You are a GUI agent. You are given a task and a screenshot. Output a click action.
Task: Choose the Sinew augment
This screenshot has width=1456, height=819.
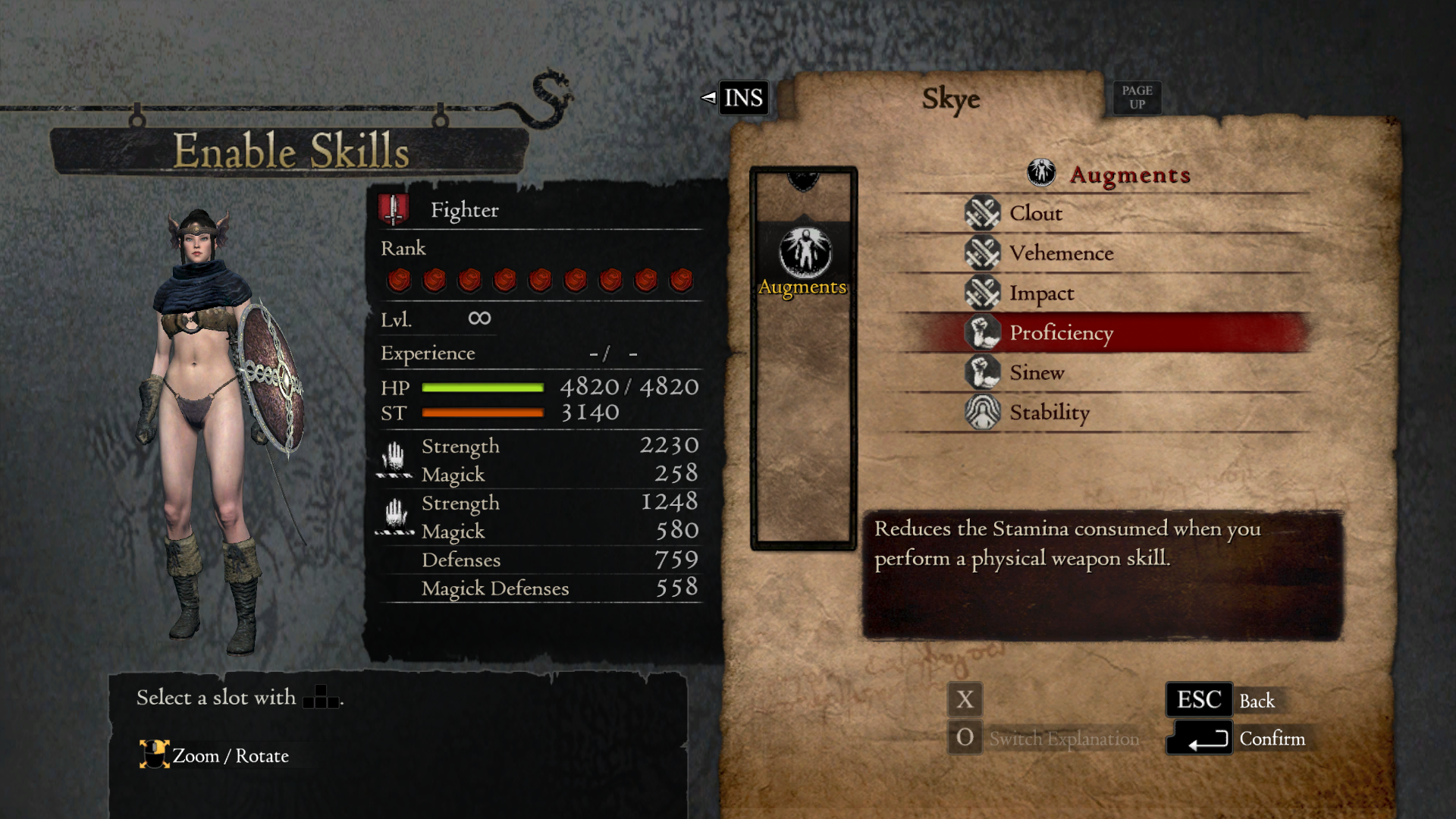click(x=1037, y=373)
